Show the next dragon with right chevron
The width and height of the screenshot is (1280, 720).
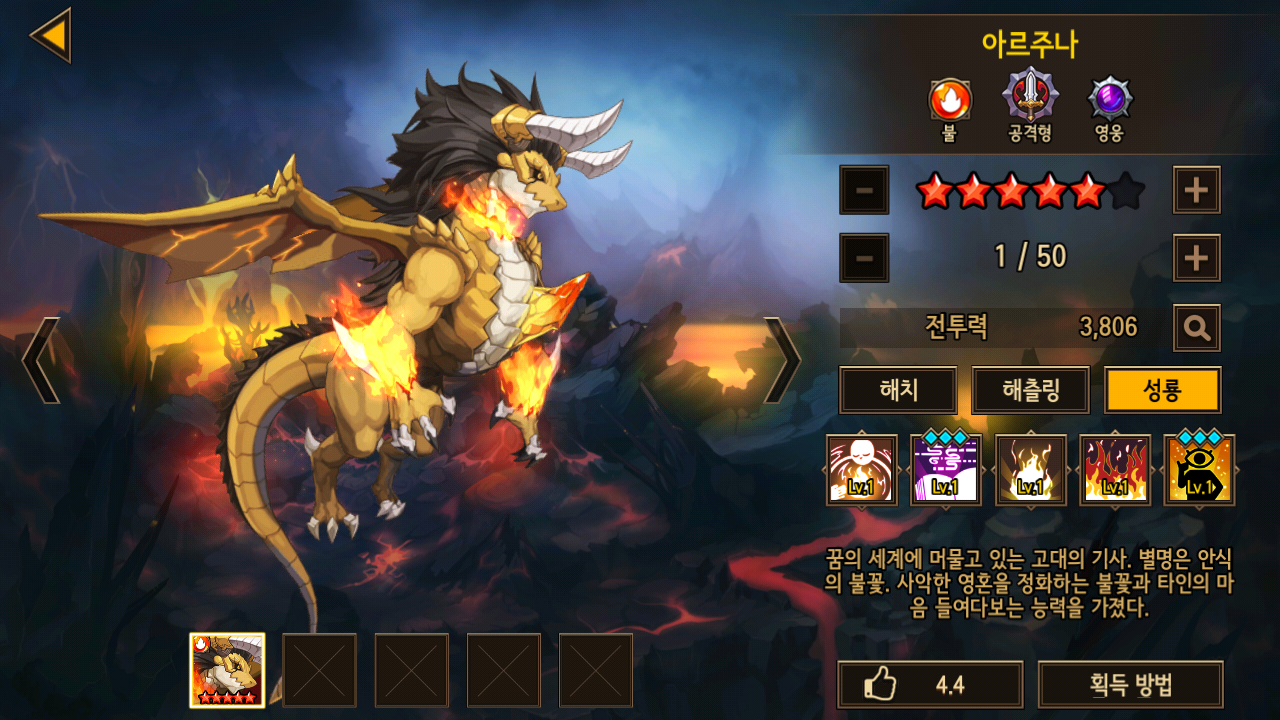click(782, 360)
